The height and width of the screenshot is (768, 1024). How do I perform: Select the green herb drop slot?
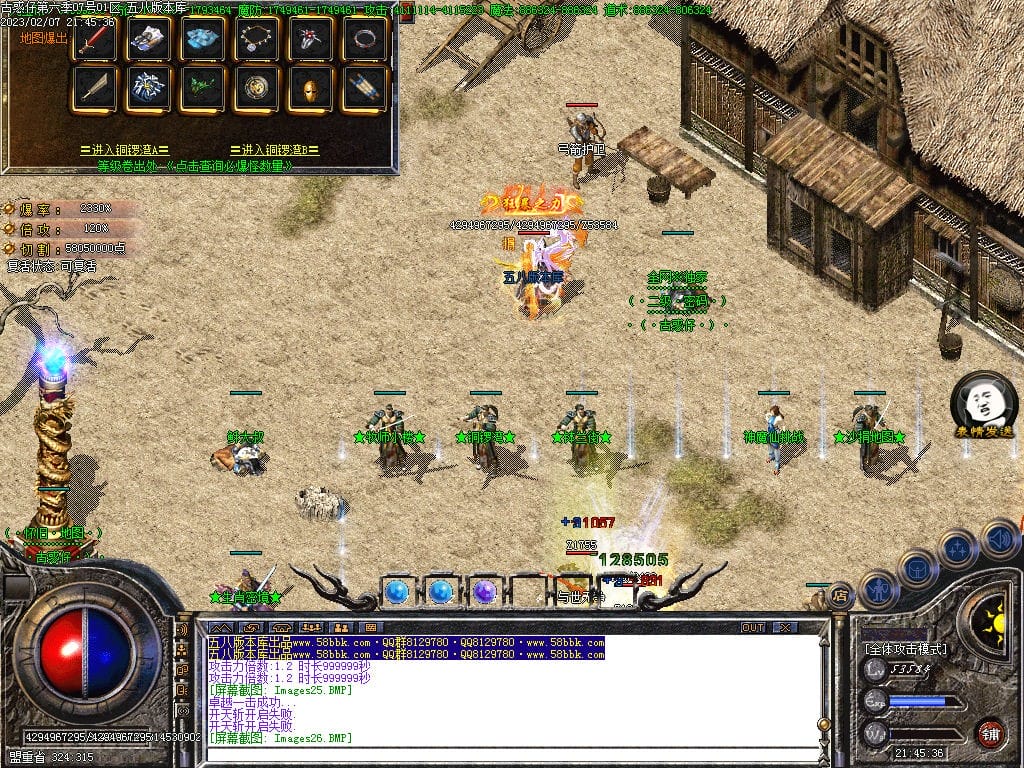coord(202,89)
